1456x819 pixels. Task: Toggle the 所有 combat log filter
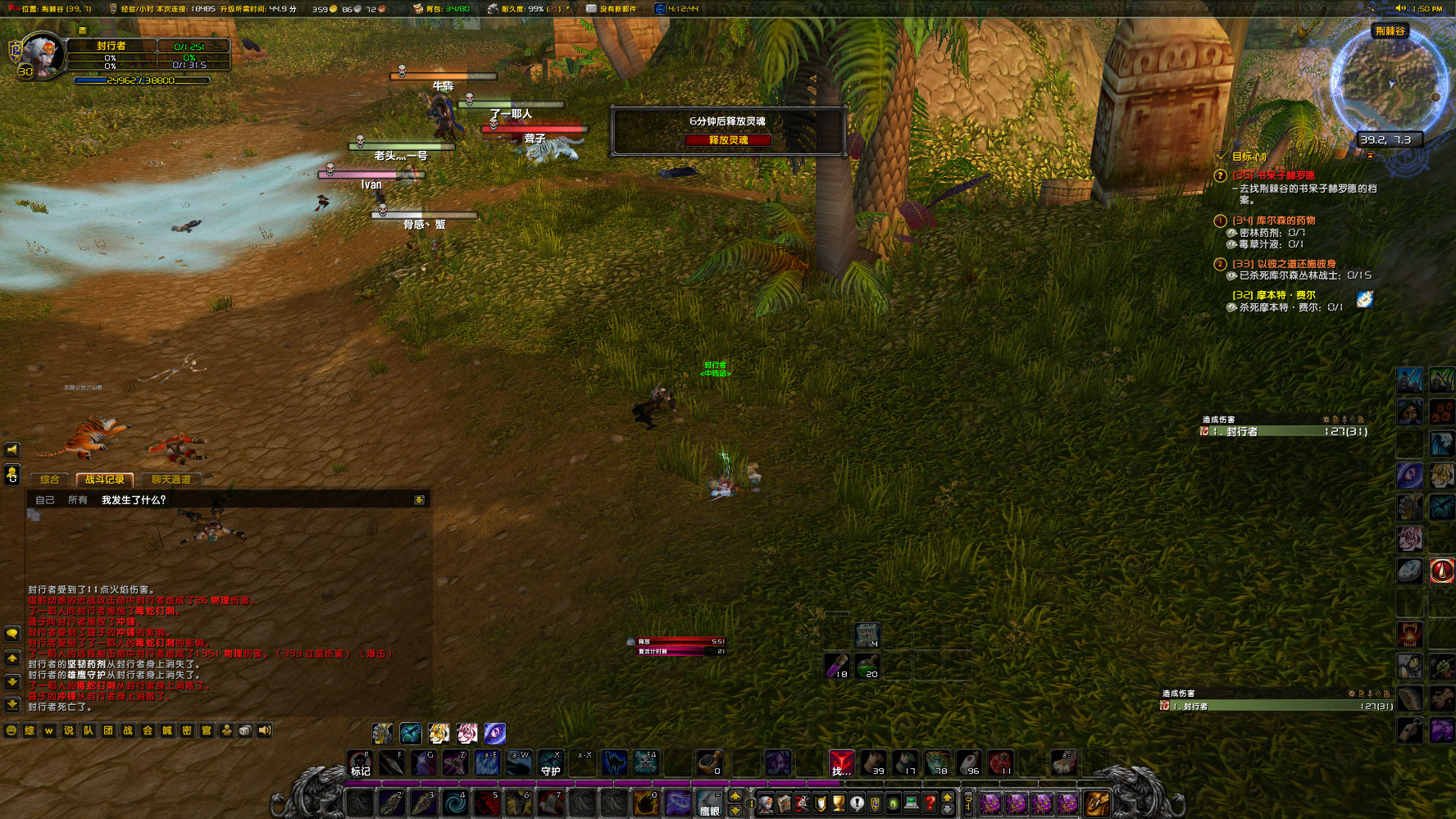click(x=75, y=498)
